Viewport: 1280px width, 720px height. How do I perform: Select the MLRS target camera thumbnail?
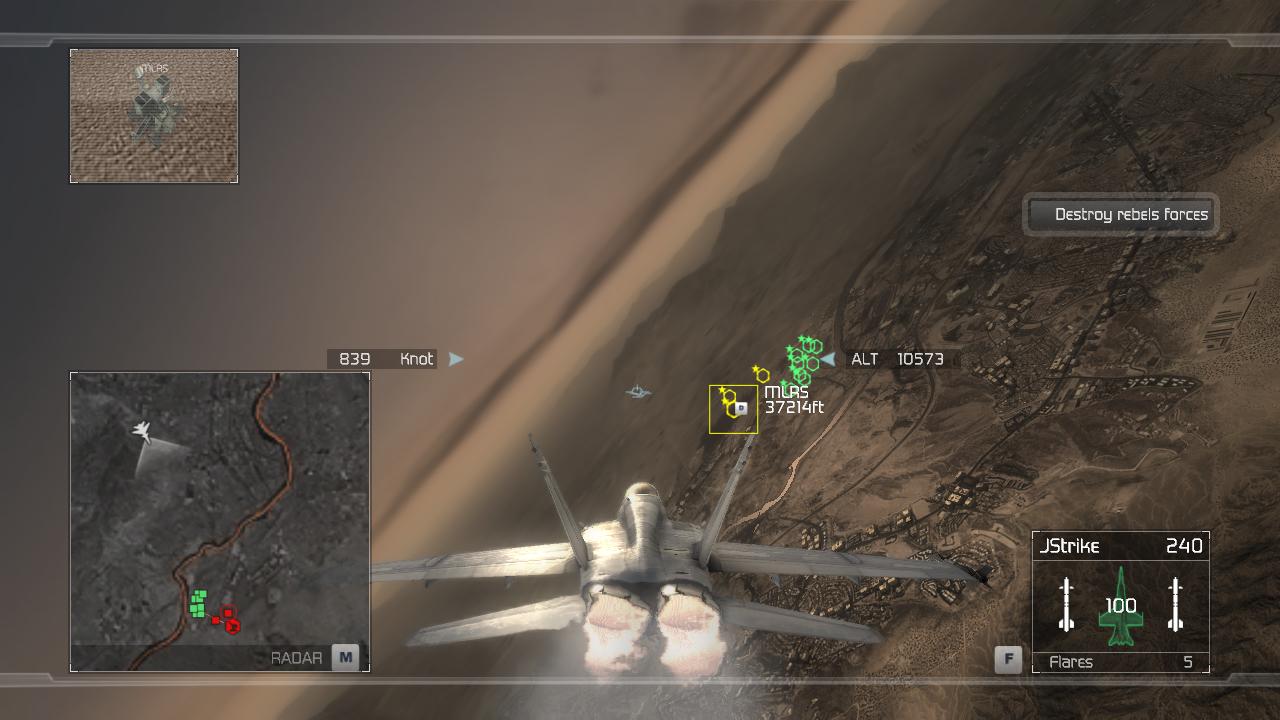154,116
